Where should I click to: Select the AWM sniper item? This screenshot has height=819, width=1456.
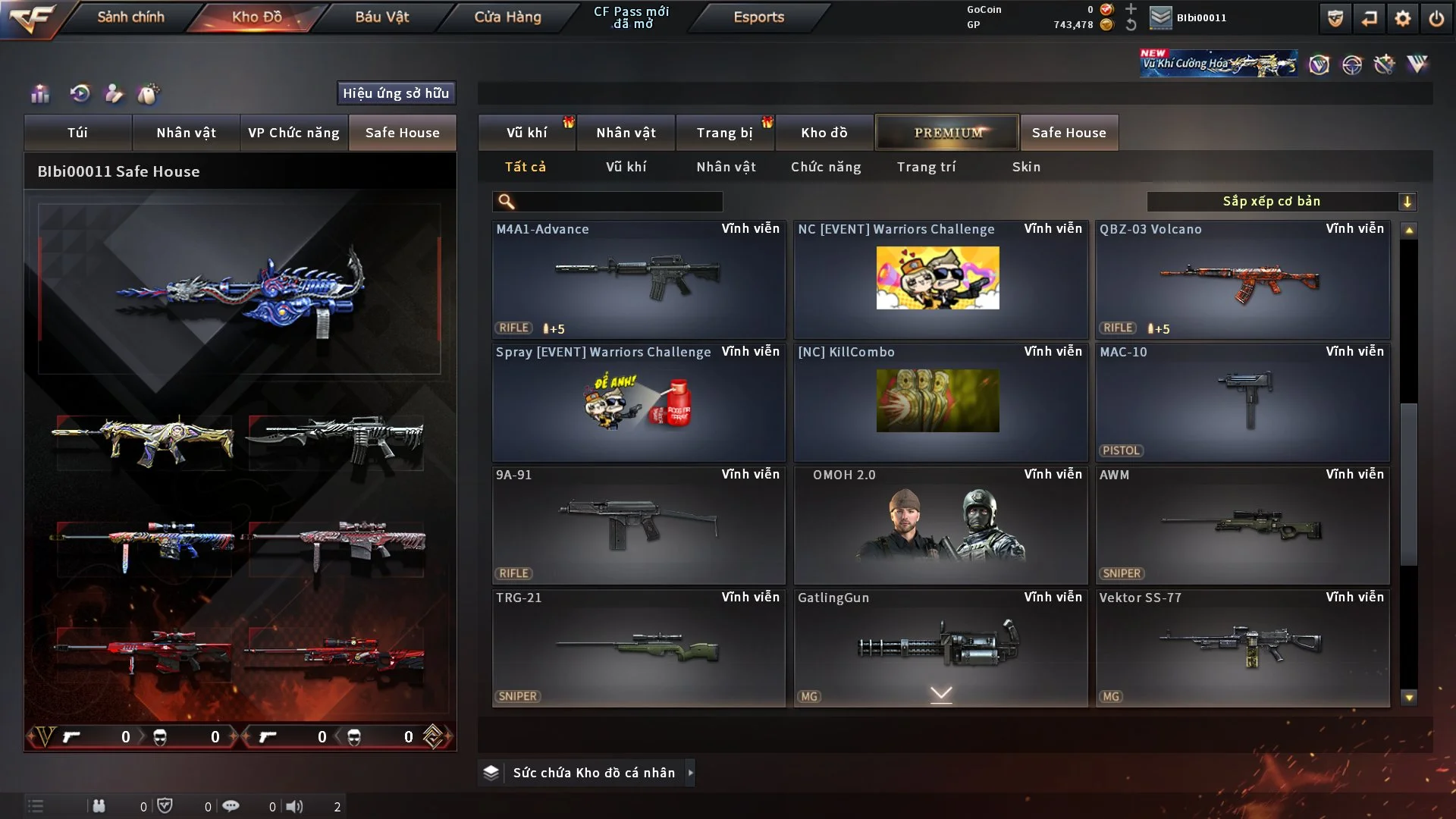point(1242,526)
